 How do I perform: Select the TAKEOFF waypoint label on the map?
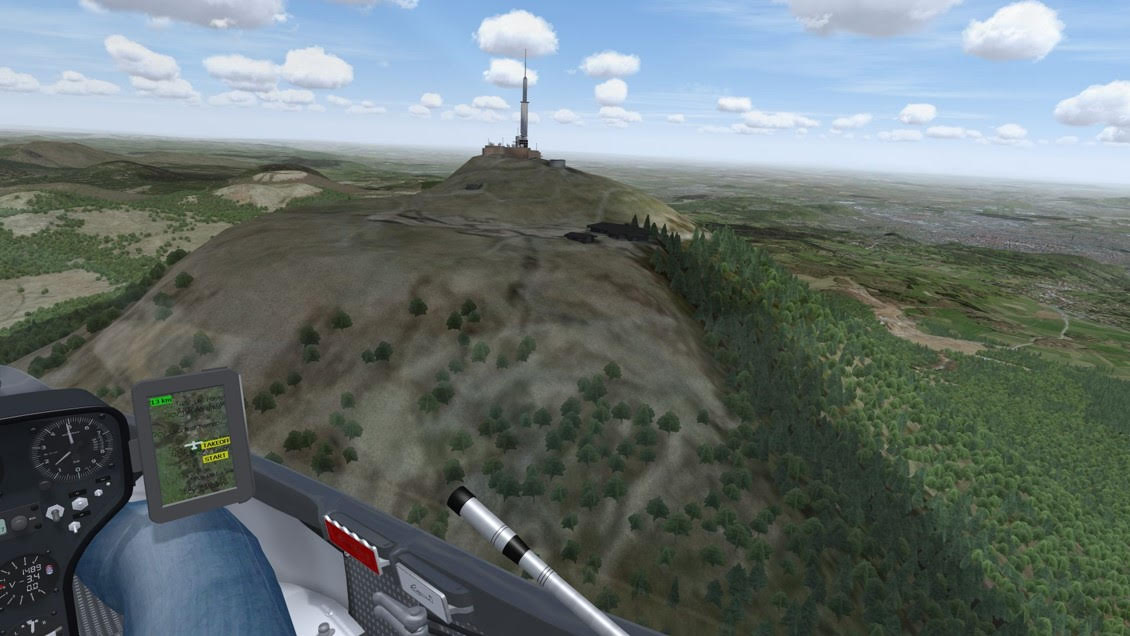(216, 442)
